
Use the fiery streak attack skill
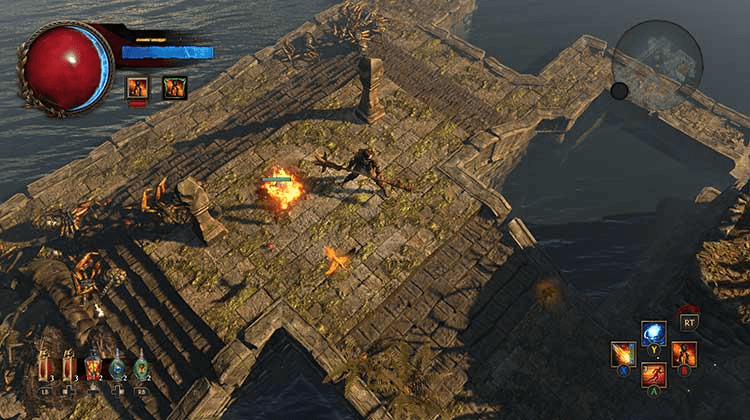pyautogui.click(x=624, y=354)
